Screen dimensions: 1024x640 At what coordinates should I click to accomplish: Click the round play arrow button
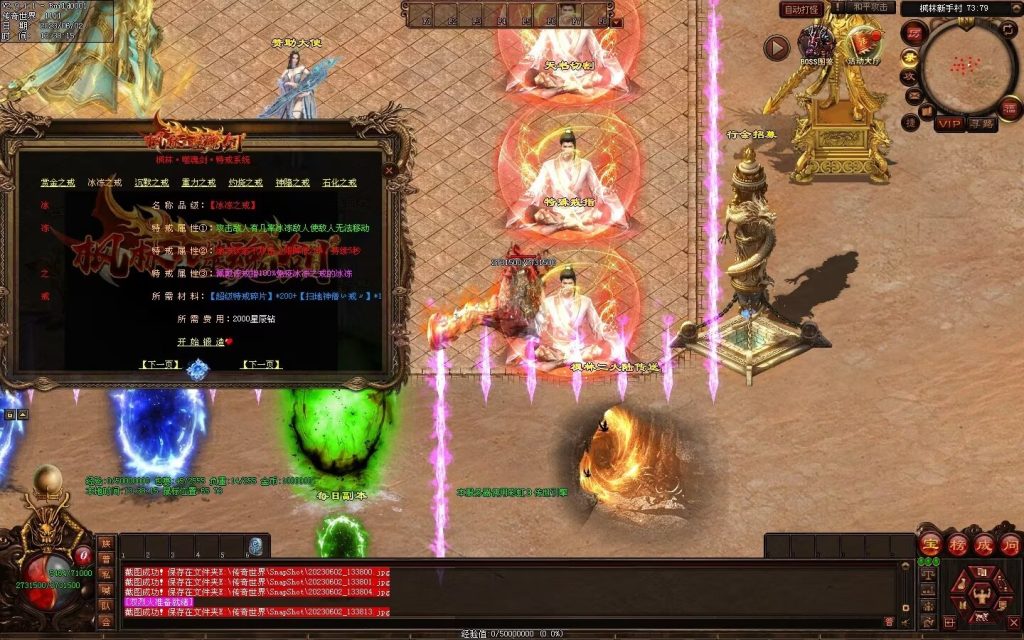pos(776,46)
